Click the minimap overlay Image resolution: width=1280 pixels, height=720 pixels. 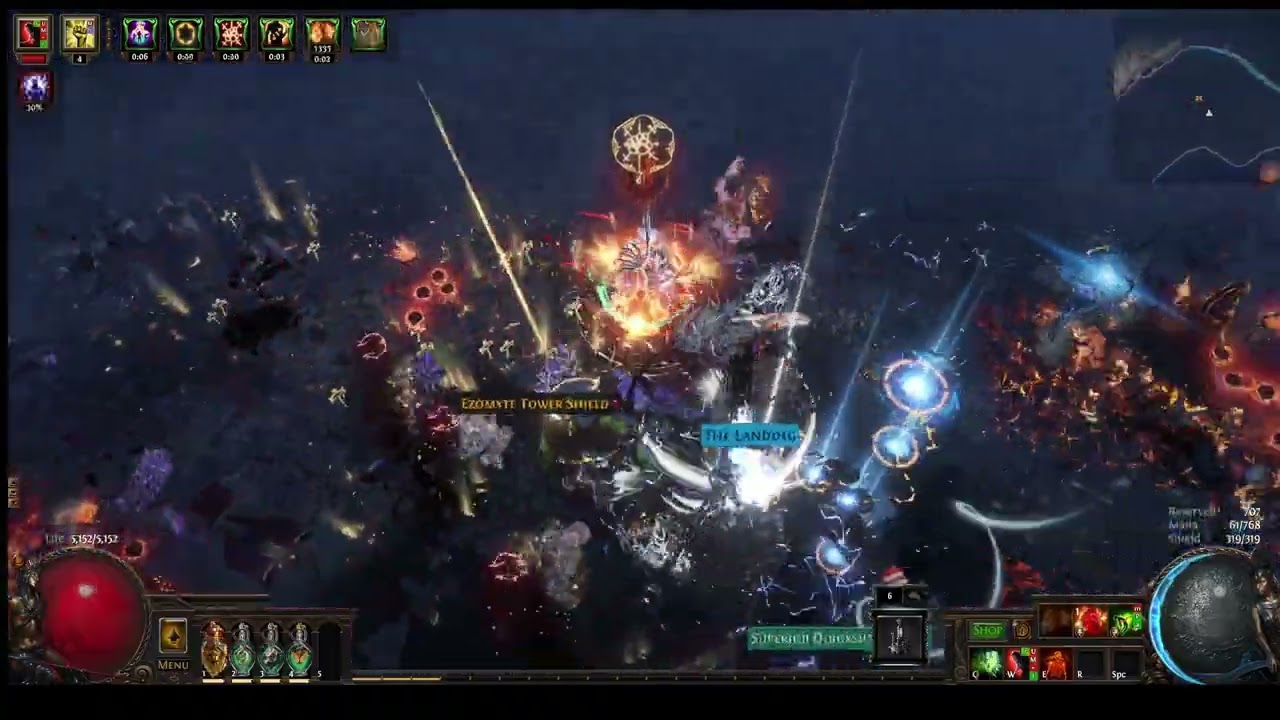point(1196,100)
